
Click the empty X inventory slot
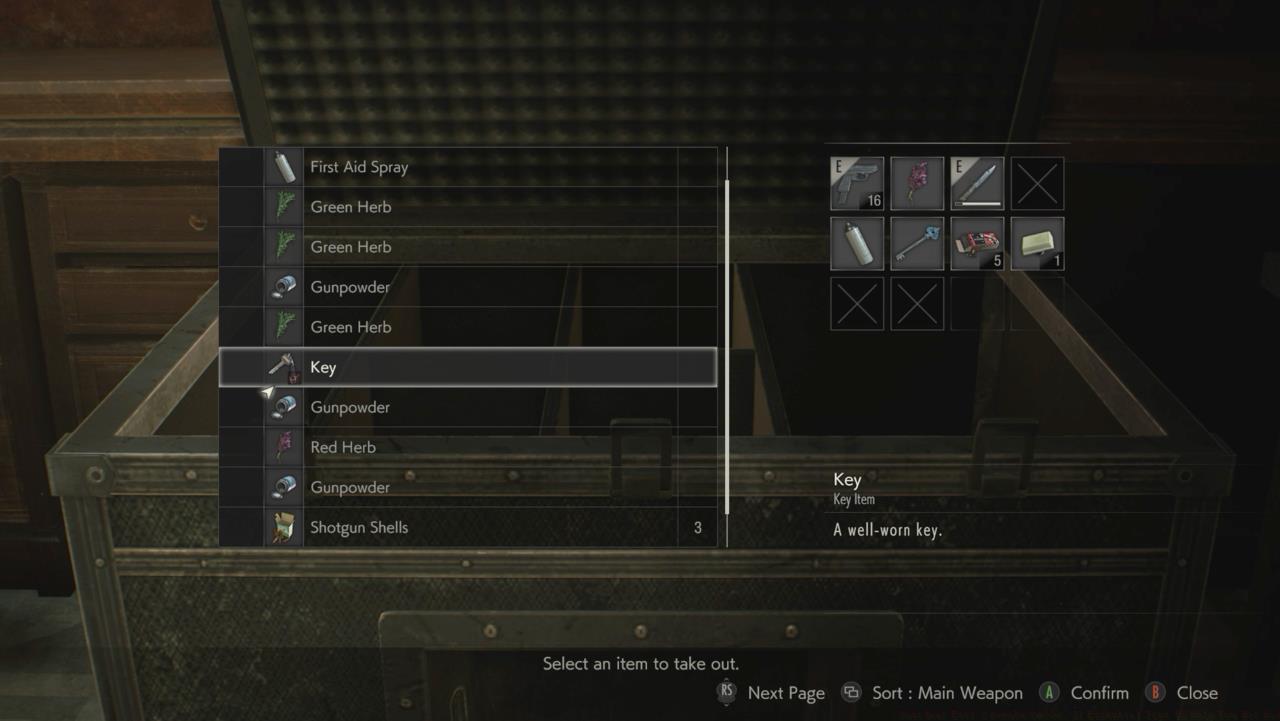(1038, 182)
